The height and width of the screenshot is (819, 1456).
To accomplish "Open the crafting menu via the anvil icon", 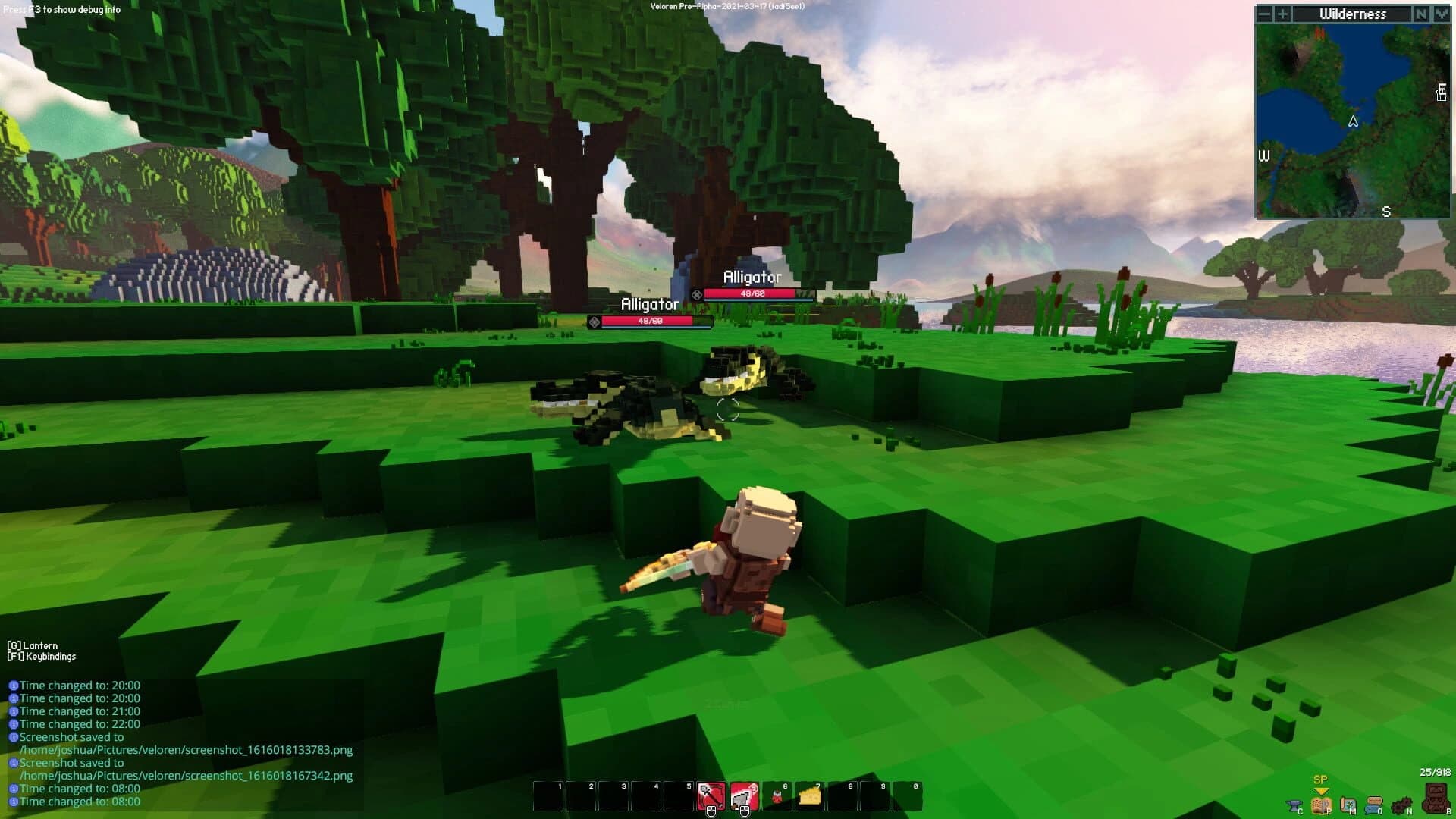I will (1293, 806).
